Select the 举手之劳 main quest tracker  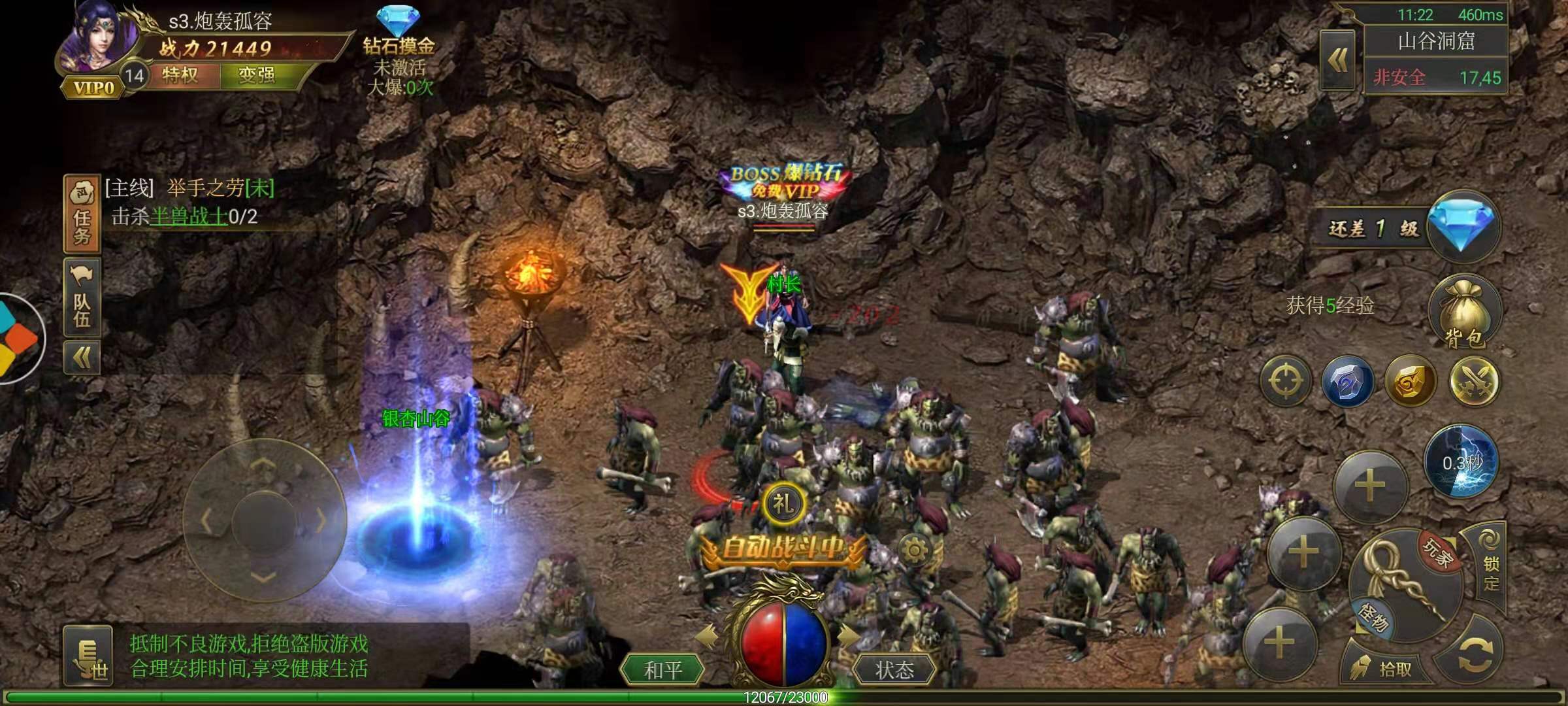189,189
